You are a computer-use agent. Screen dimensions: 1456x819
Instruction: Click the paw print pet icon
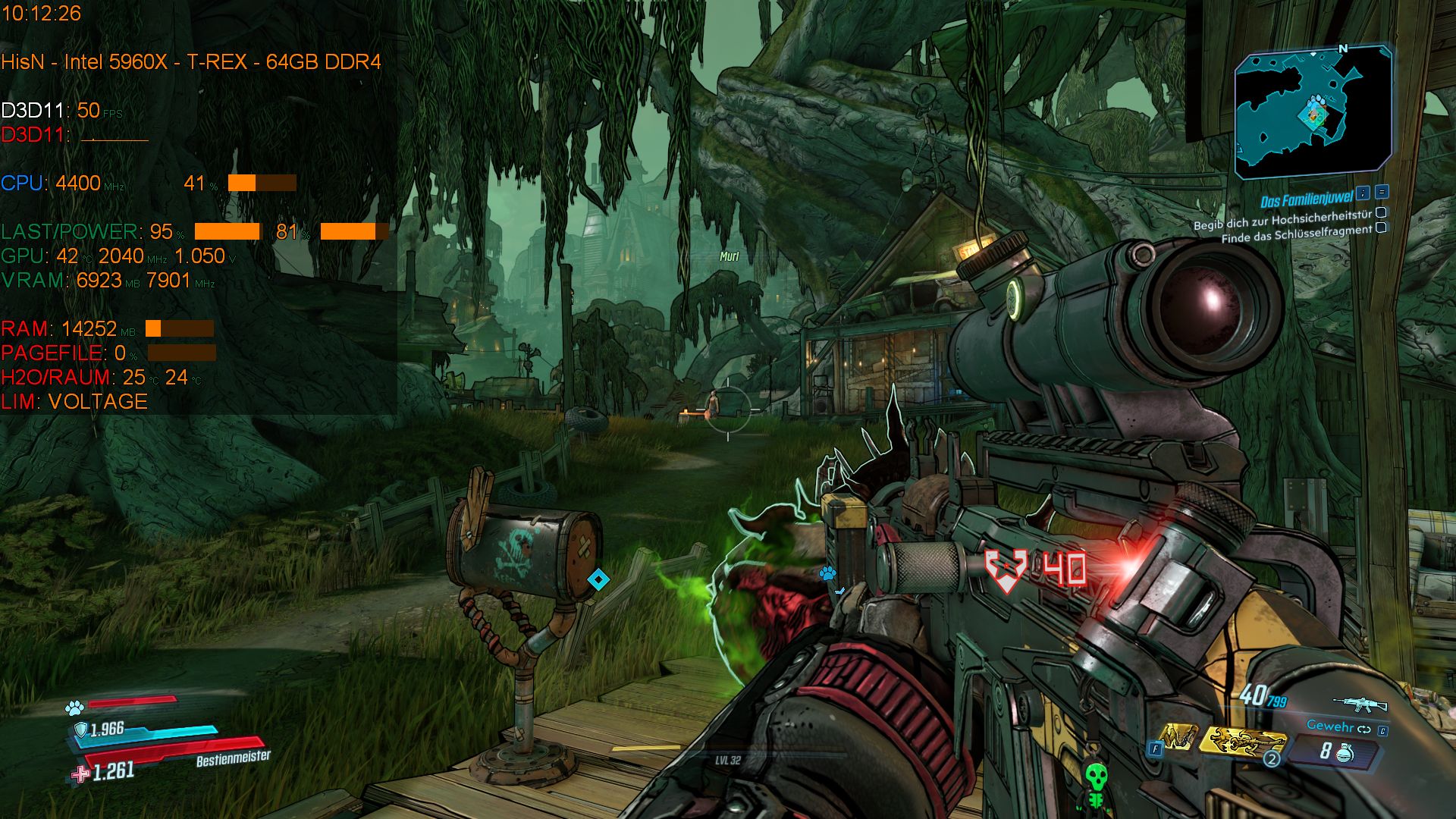coord(74,708)
